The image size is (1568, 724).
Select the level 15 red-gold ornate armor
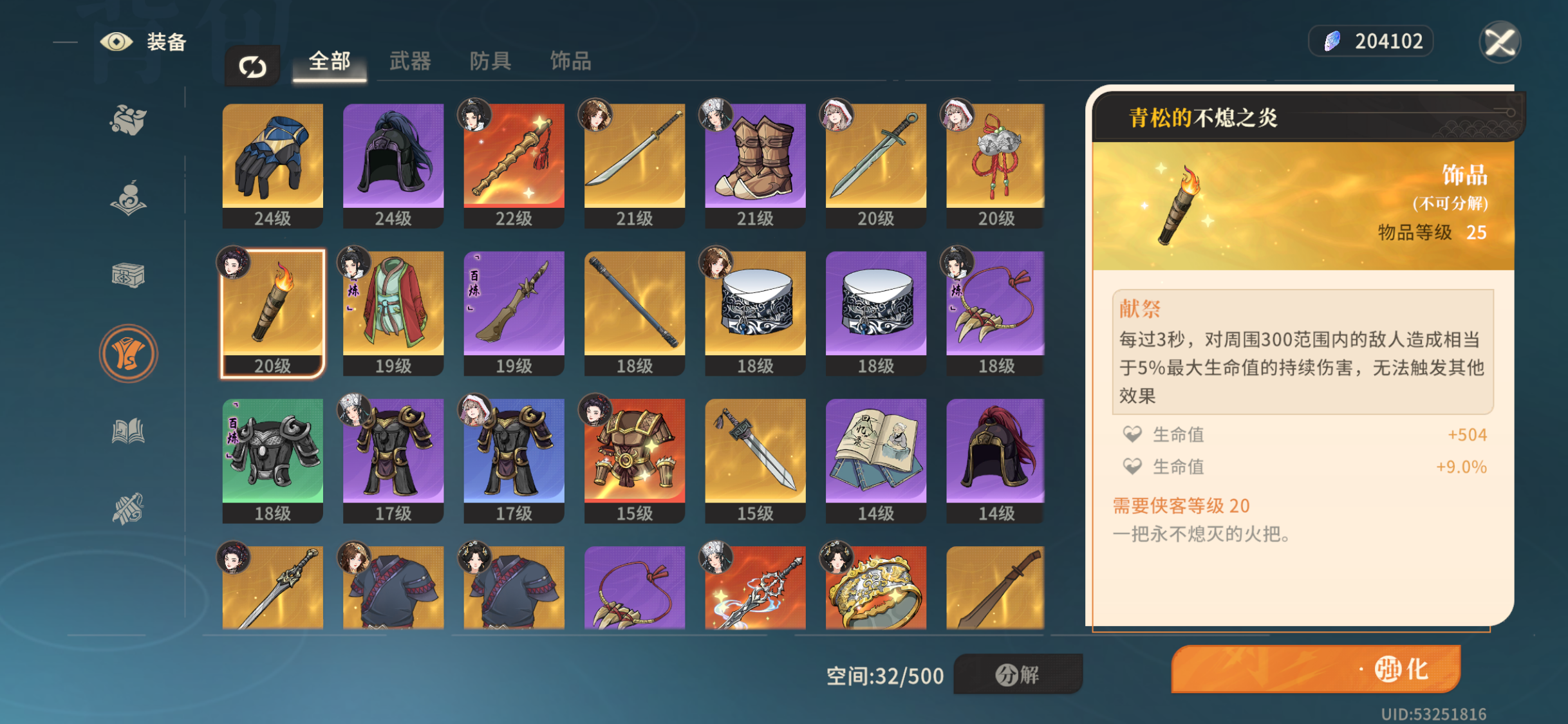635,459
